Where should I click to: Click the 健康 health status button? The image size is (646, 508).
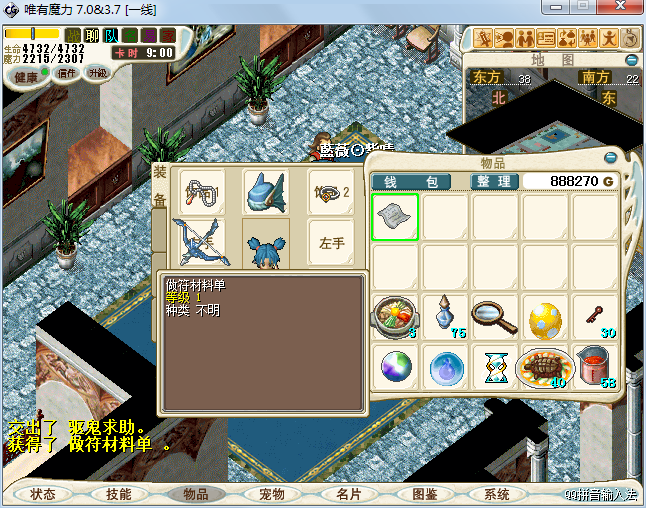tap(26, 77)
